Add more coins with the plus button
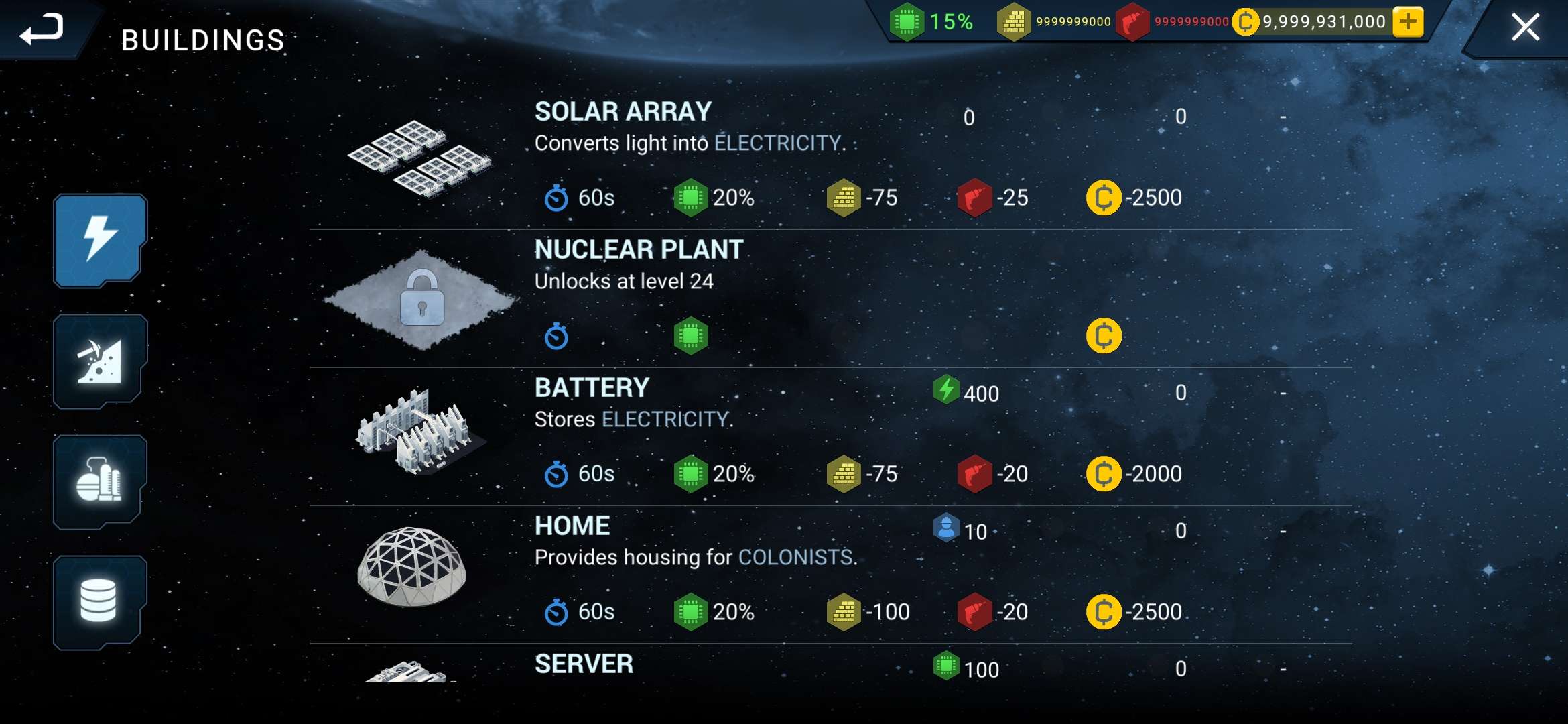 click(x=1408, y=22)
